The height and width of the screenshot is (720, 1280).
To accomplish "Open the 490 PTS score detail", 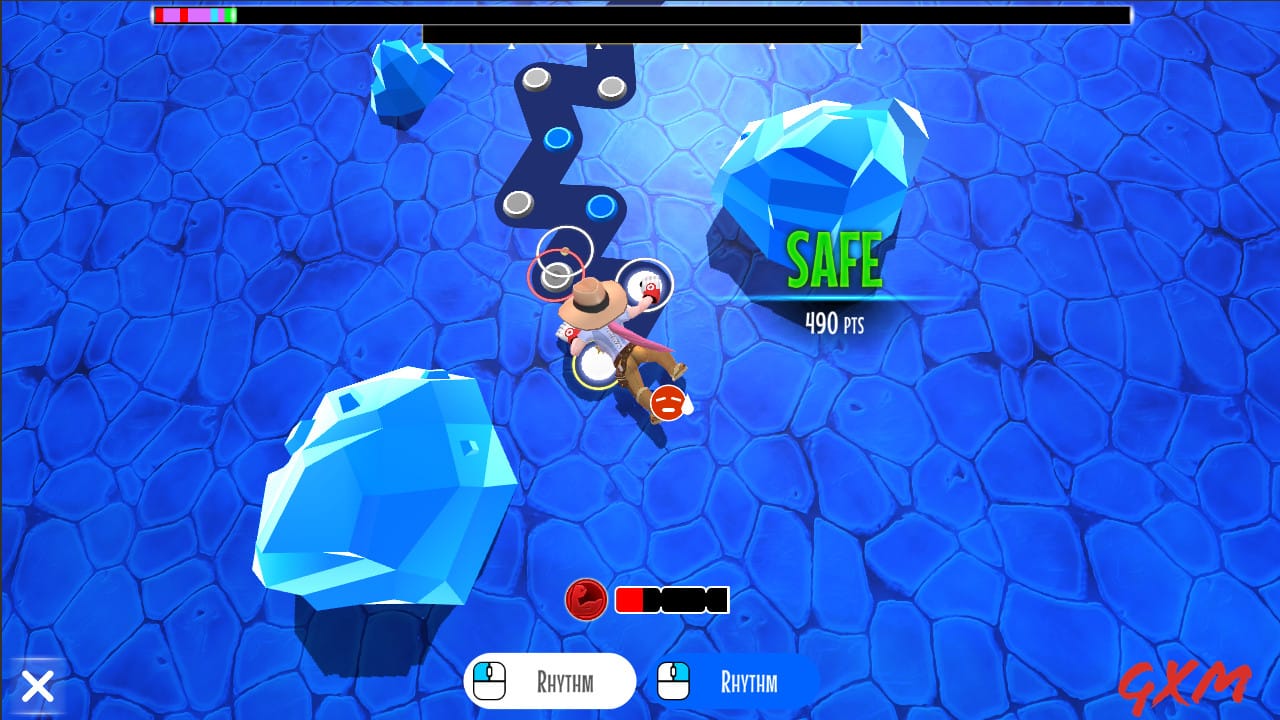I will [x=834, y=322].
